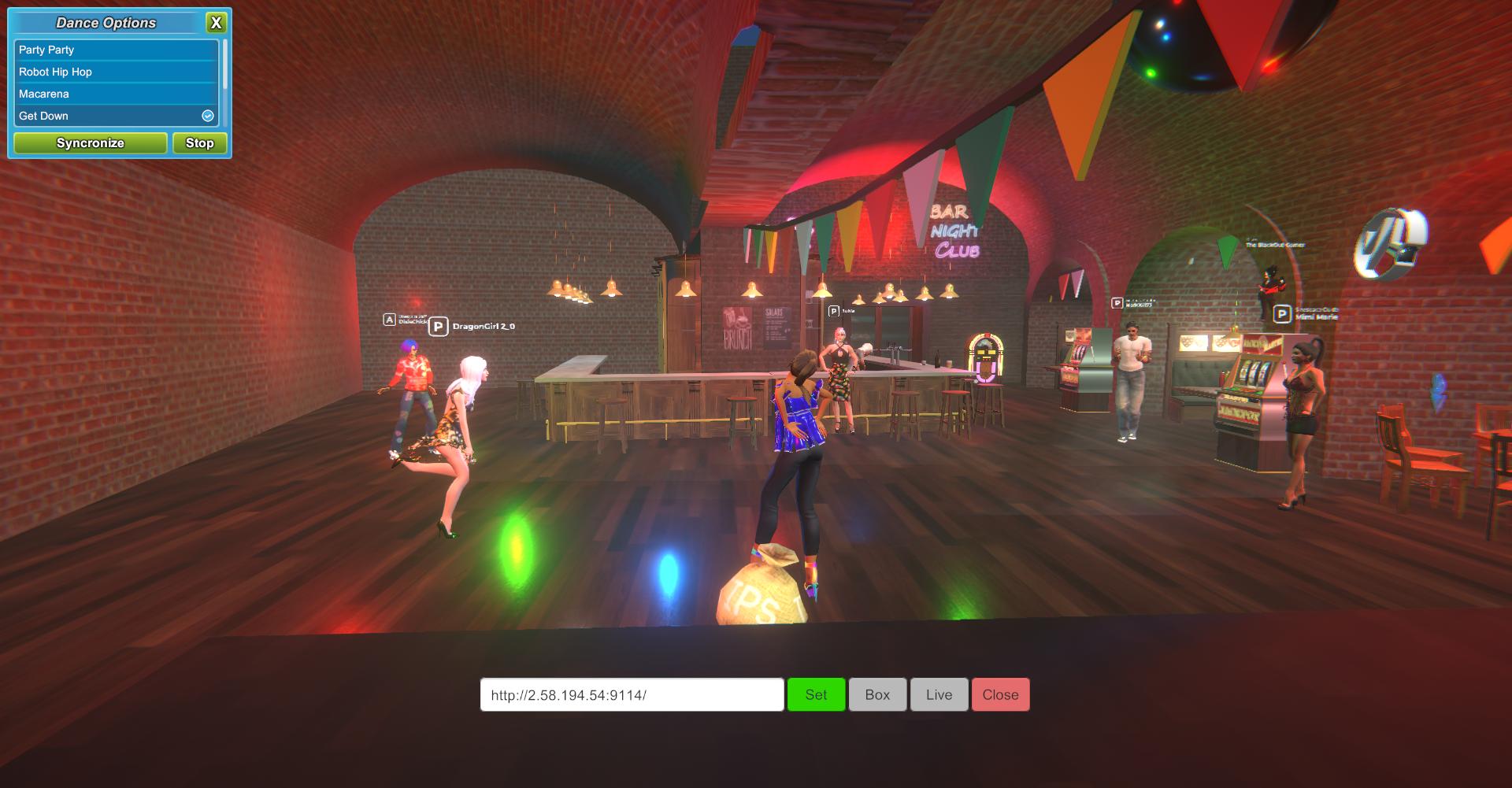Select the Party Party dance

(x=115, y=50)
